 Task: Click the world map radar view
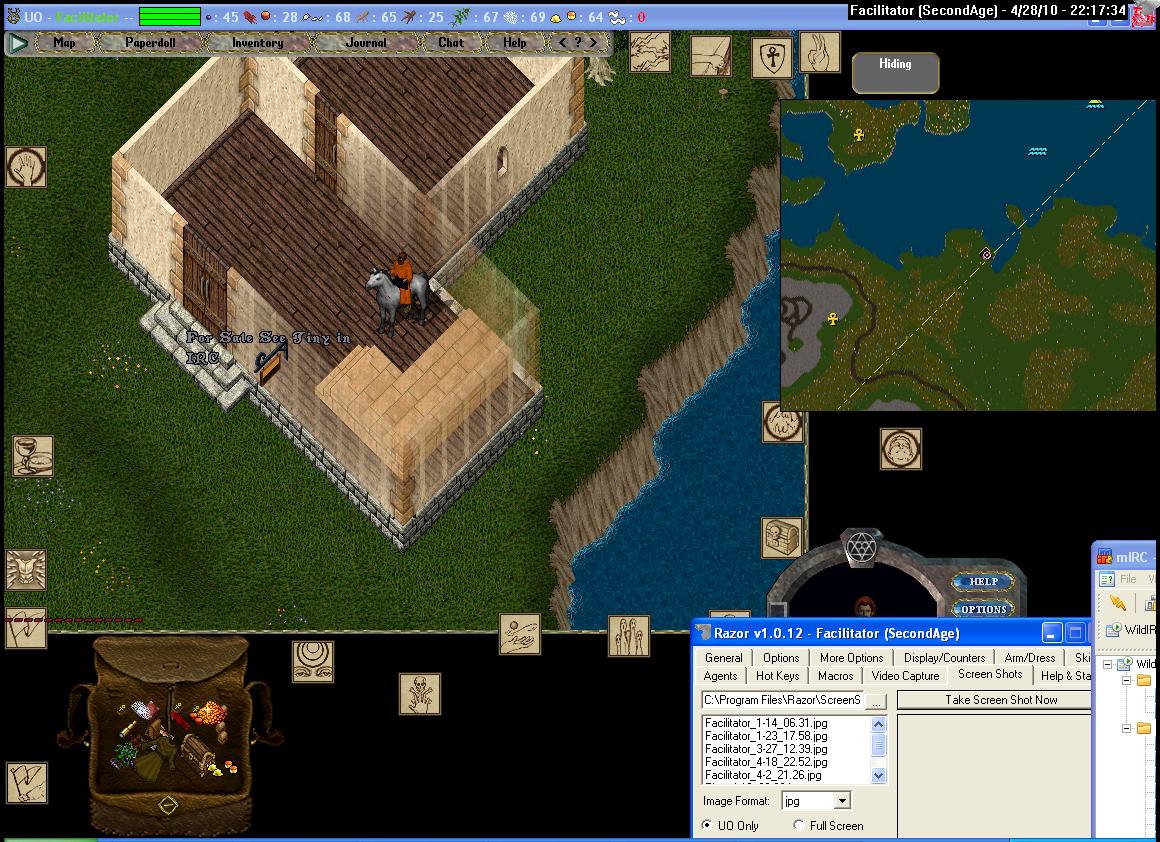(x=967, y=255)
